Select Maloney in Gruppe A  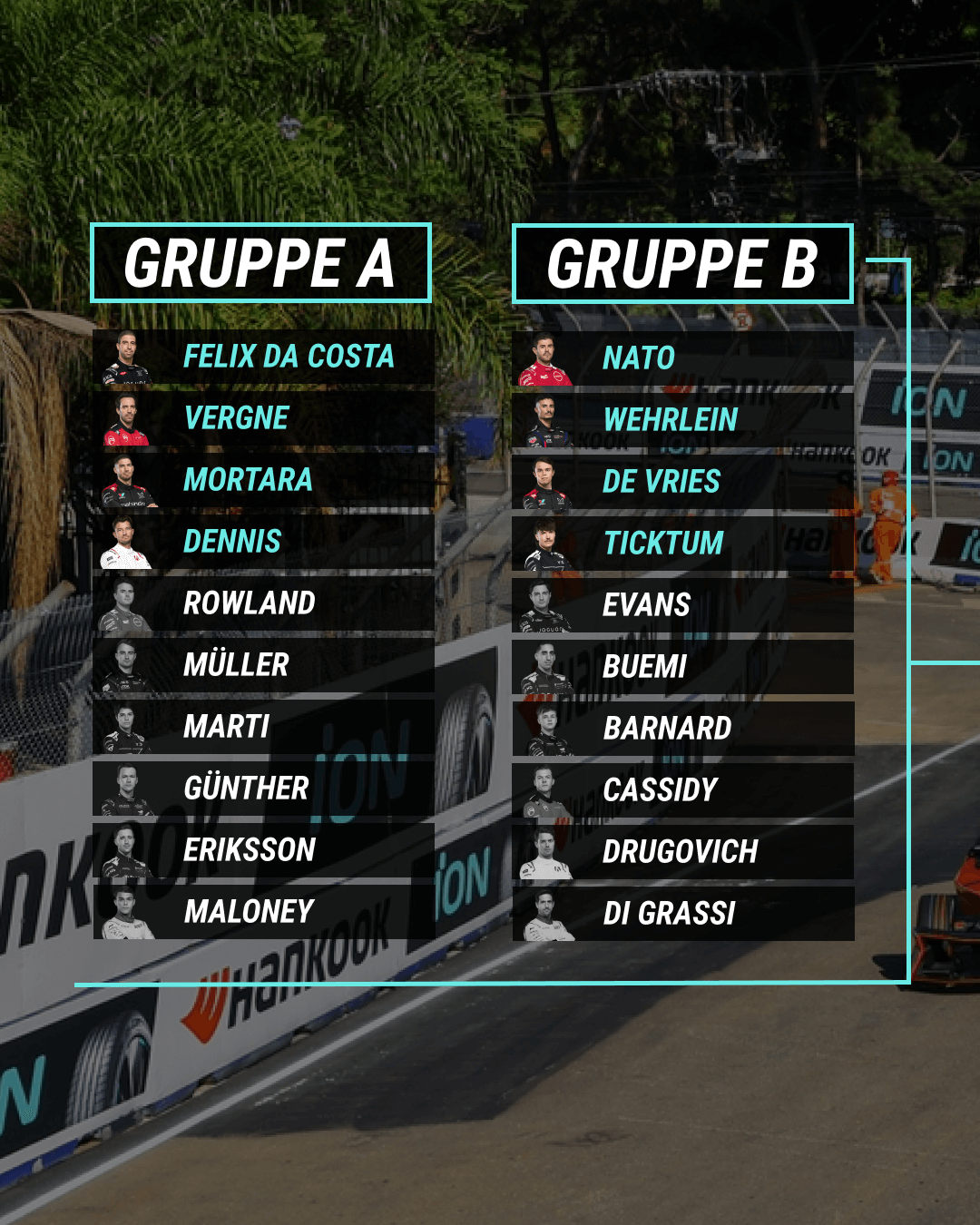(x=263, y=912)
